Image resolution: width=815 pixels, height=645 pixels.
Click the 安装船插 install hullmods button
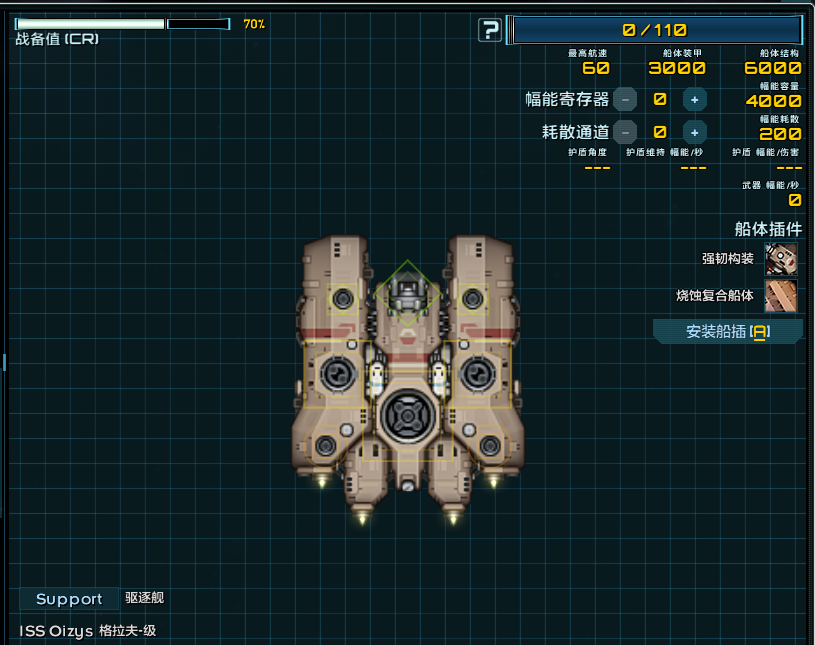coord(728,332)
